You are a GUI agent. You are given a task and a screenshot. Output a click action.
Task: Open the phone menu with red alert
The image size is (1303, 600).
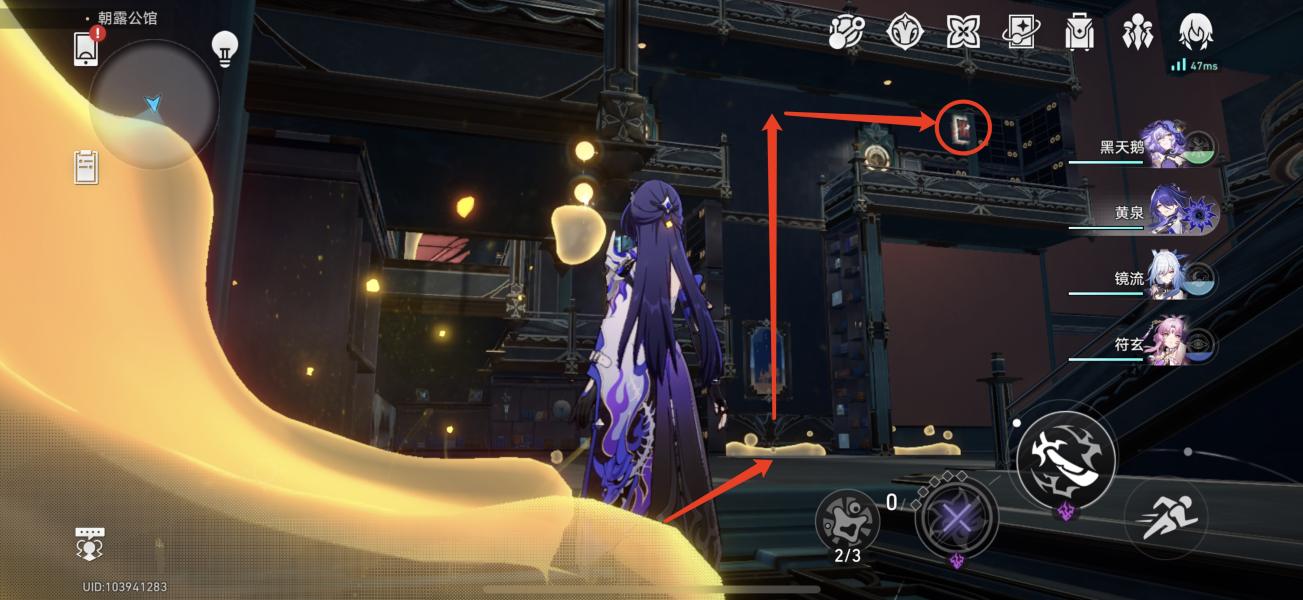point(87,49)
